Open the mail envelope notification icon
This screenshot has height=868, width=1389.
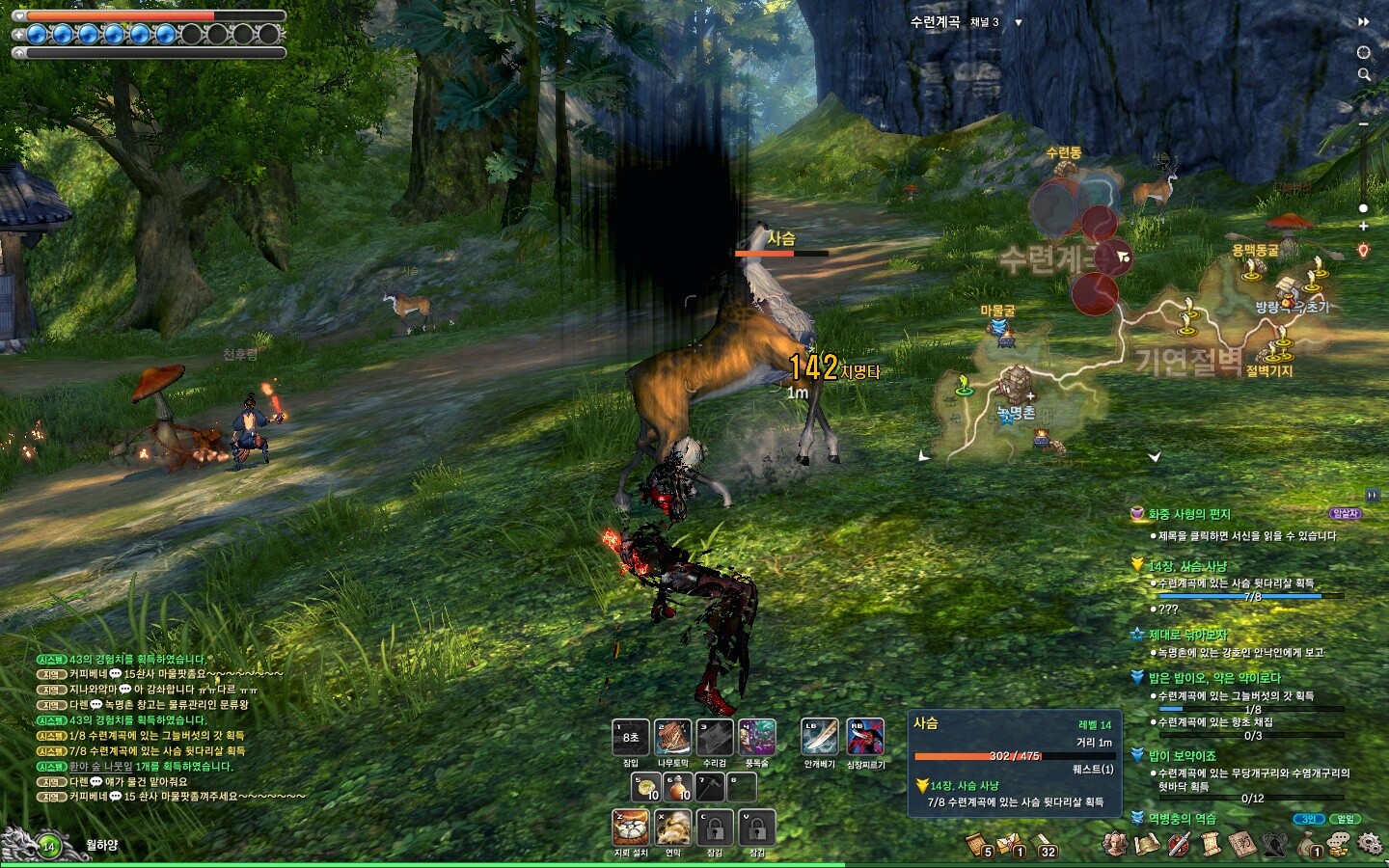[1010, 845]
